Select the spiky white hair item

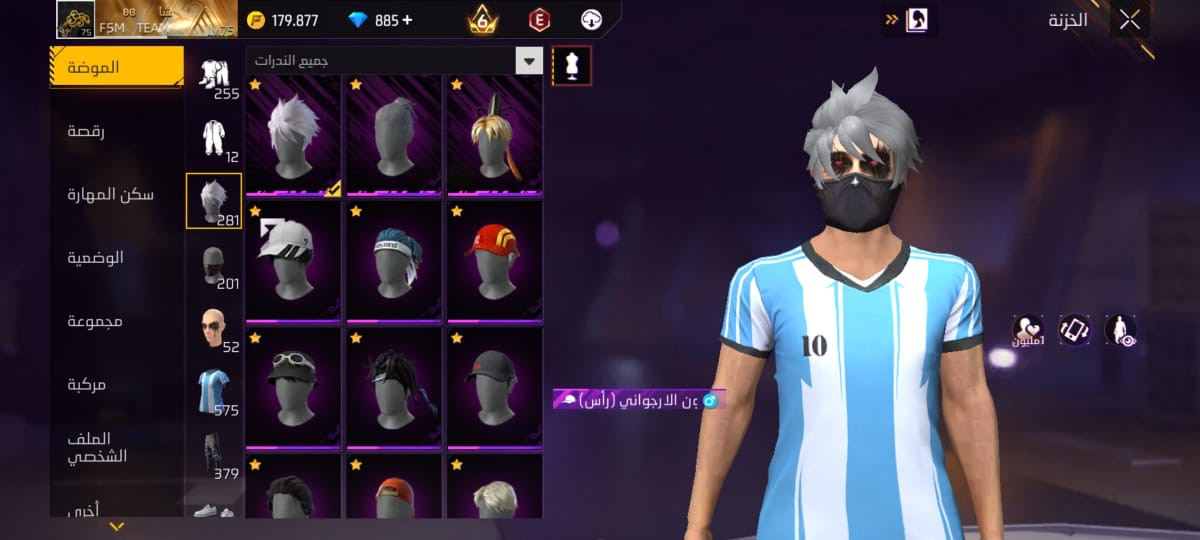click(x=294, y=135)
